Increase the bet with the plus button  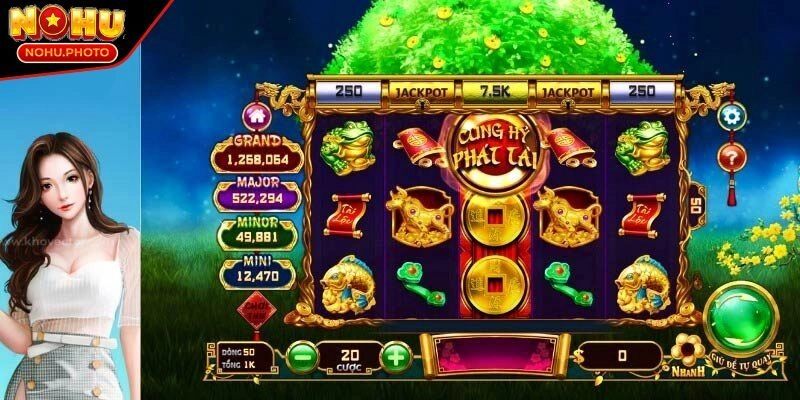coord(397,355)
